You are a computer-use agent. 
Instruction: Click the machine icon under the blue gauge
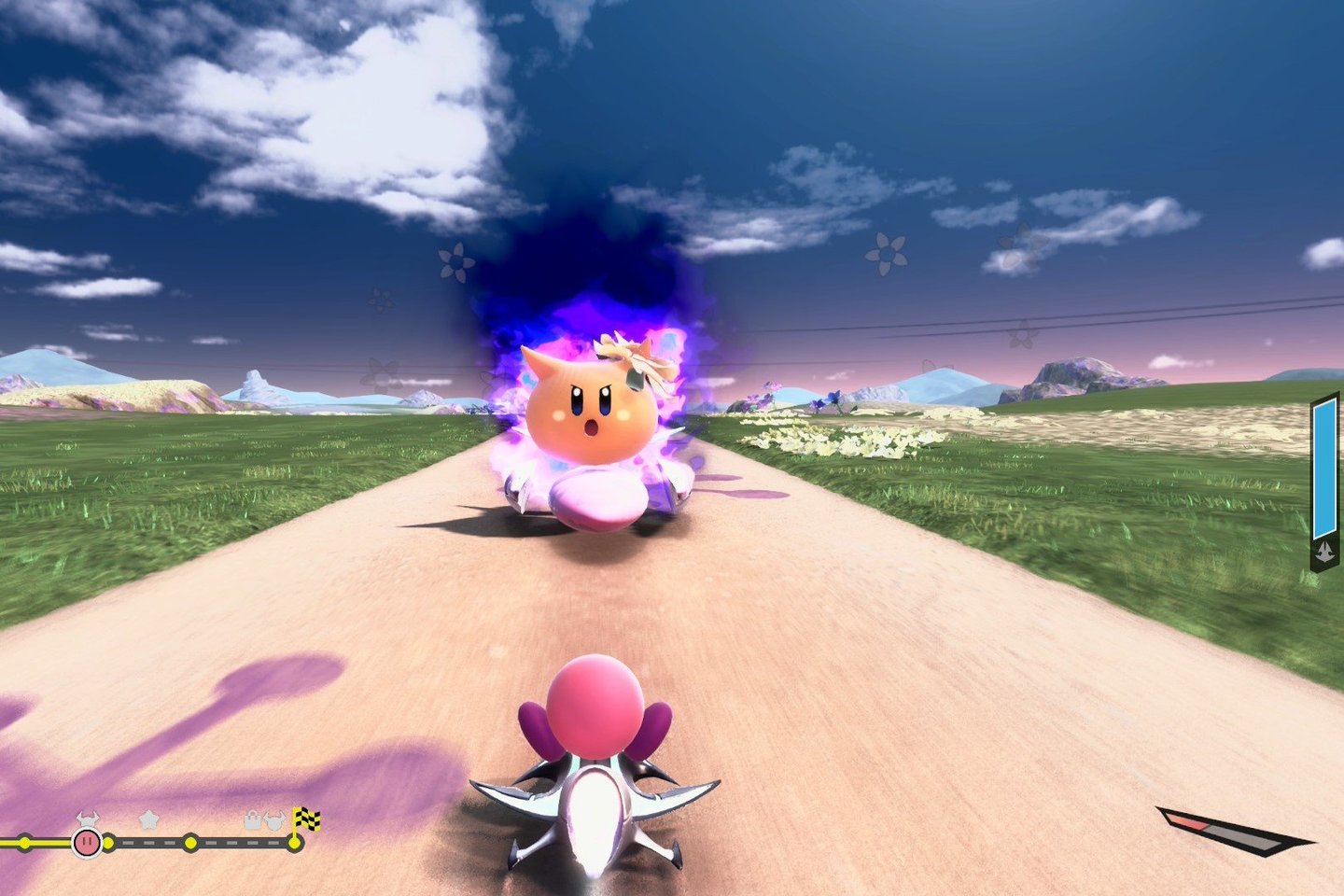click(1324, 553)
